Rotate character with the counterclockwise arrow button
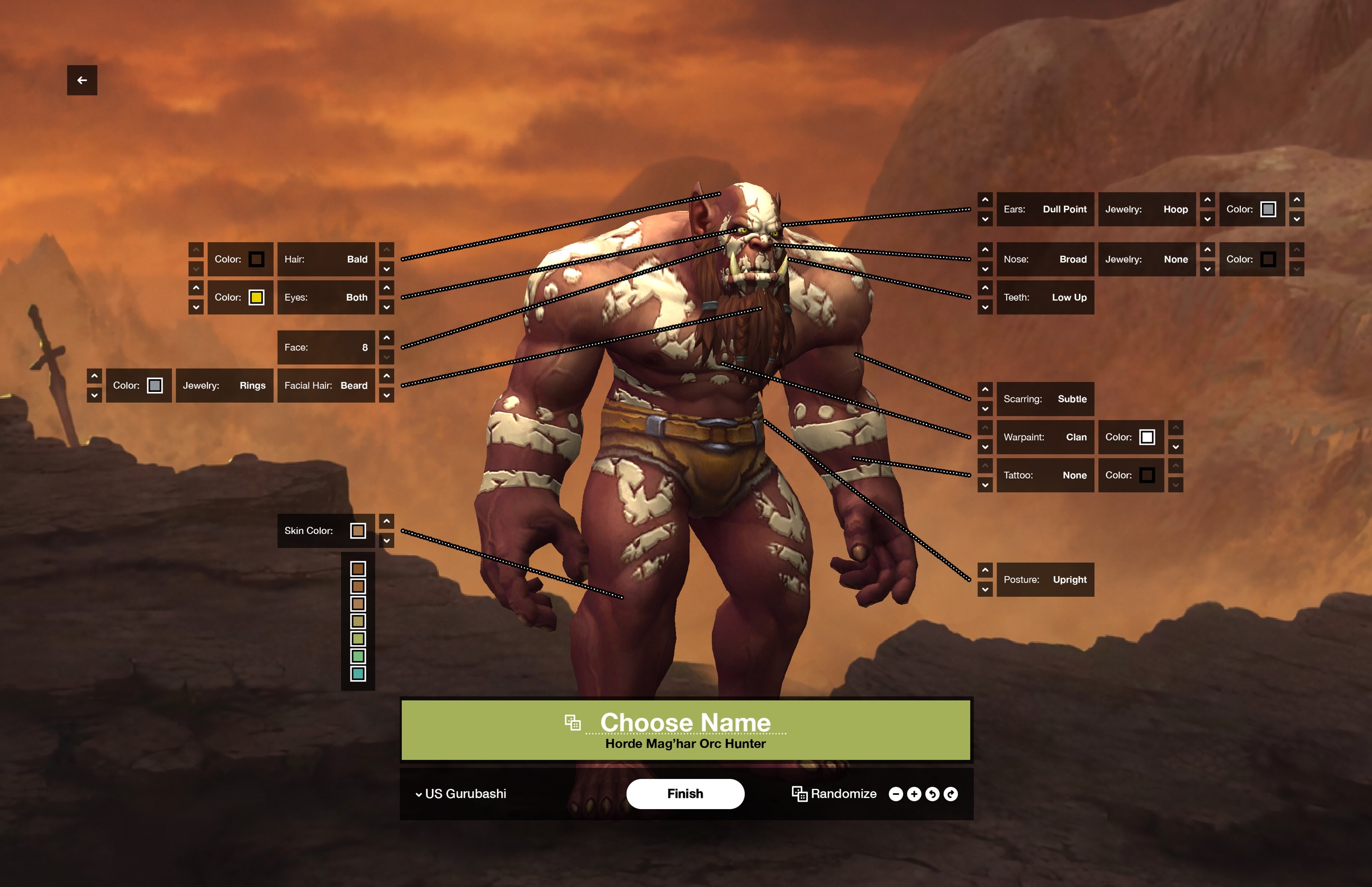The width and height of the screenshot is (1372, 887). (x=932, y=794)
